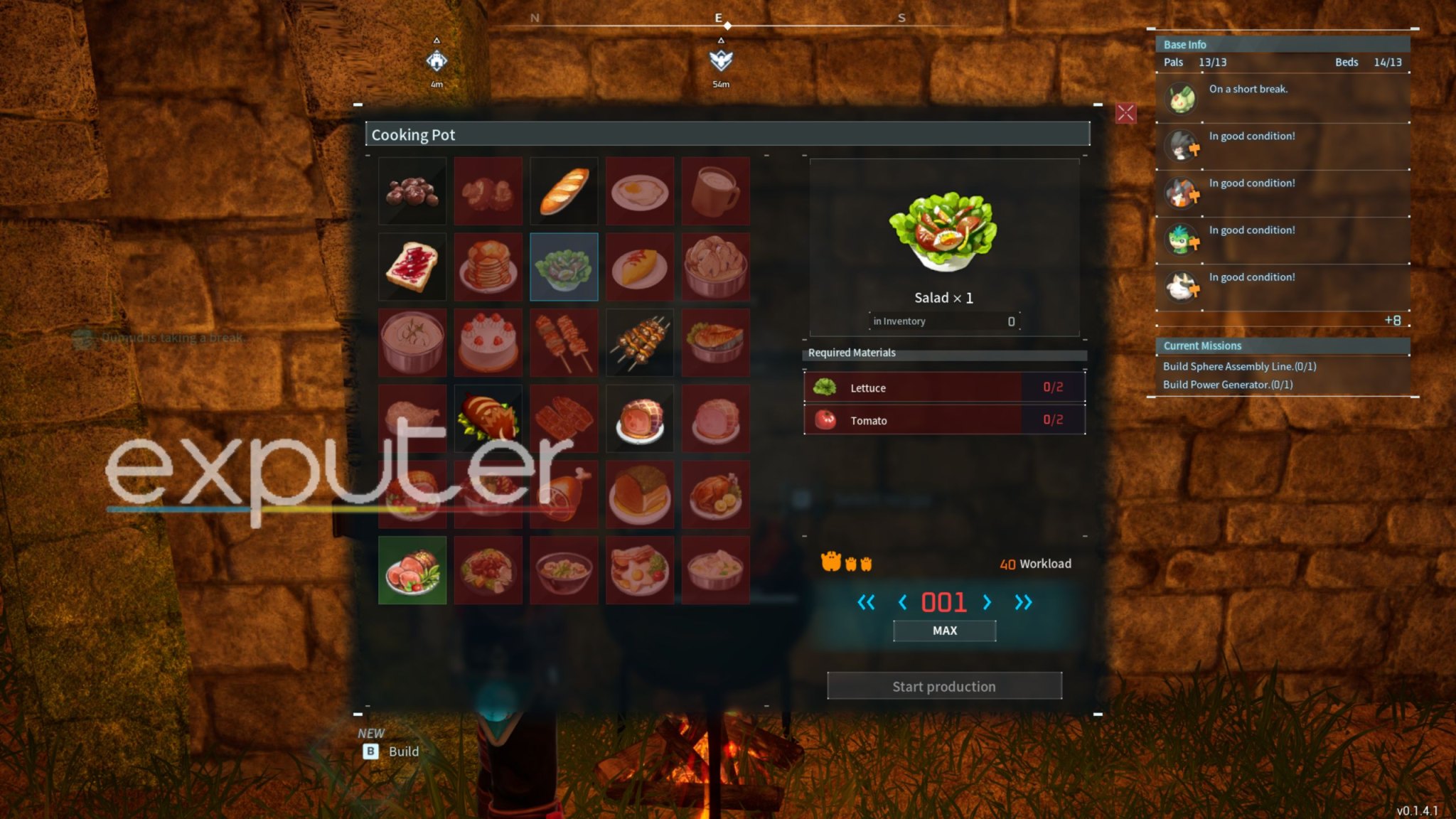Select the baked berries recipe
Screen dimensions: 1456x819
coord(412,191)
